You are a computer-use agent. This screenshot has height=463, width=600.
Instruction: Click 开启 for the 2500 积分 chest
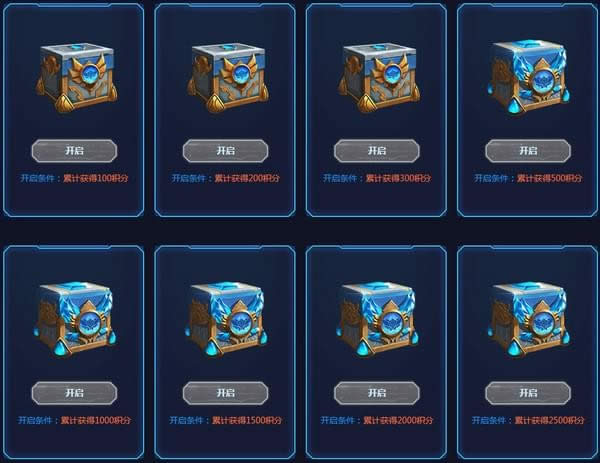[527, 392]
